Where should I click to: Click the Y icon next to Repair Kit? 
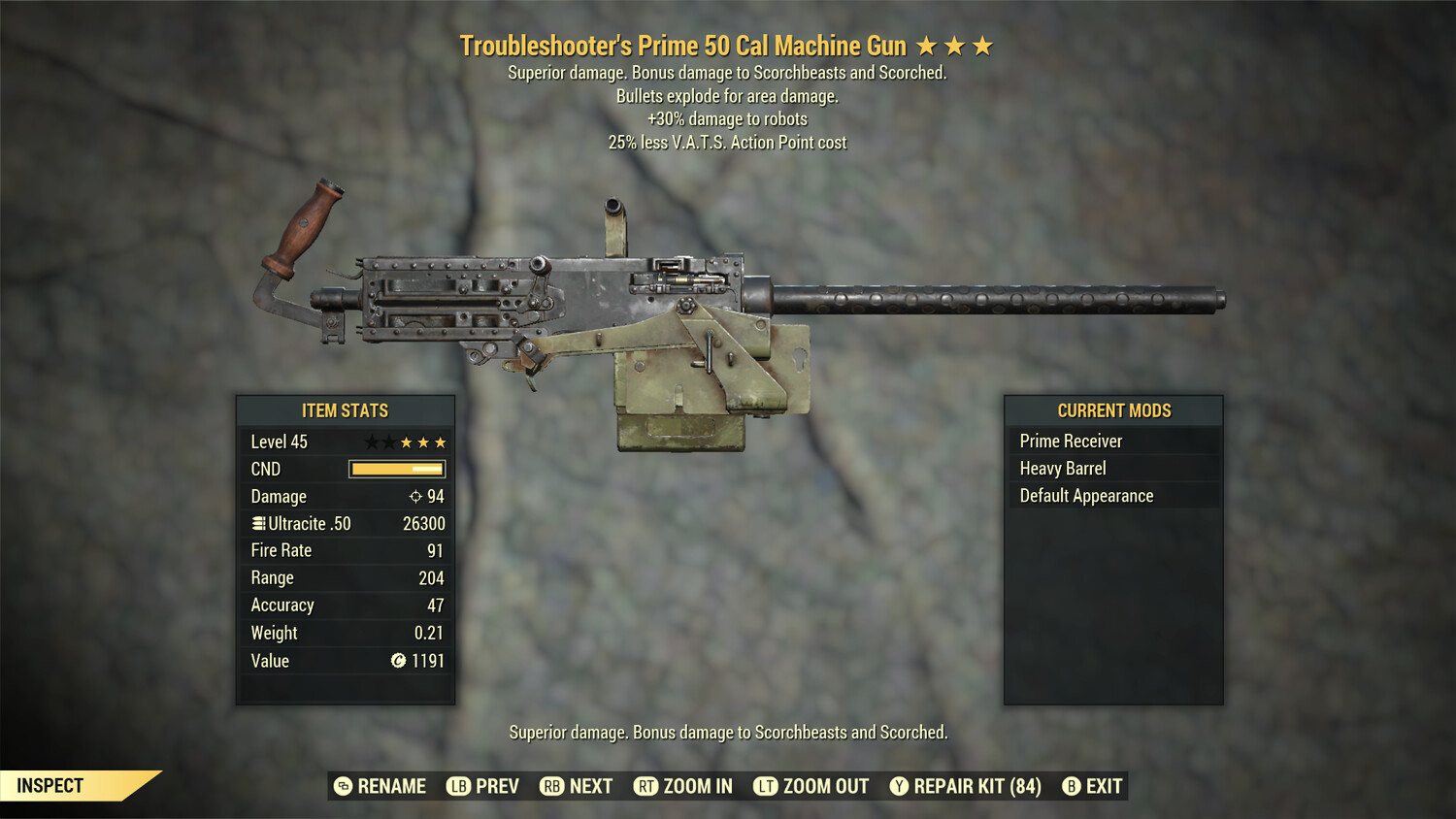898,786
